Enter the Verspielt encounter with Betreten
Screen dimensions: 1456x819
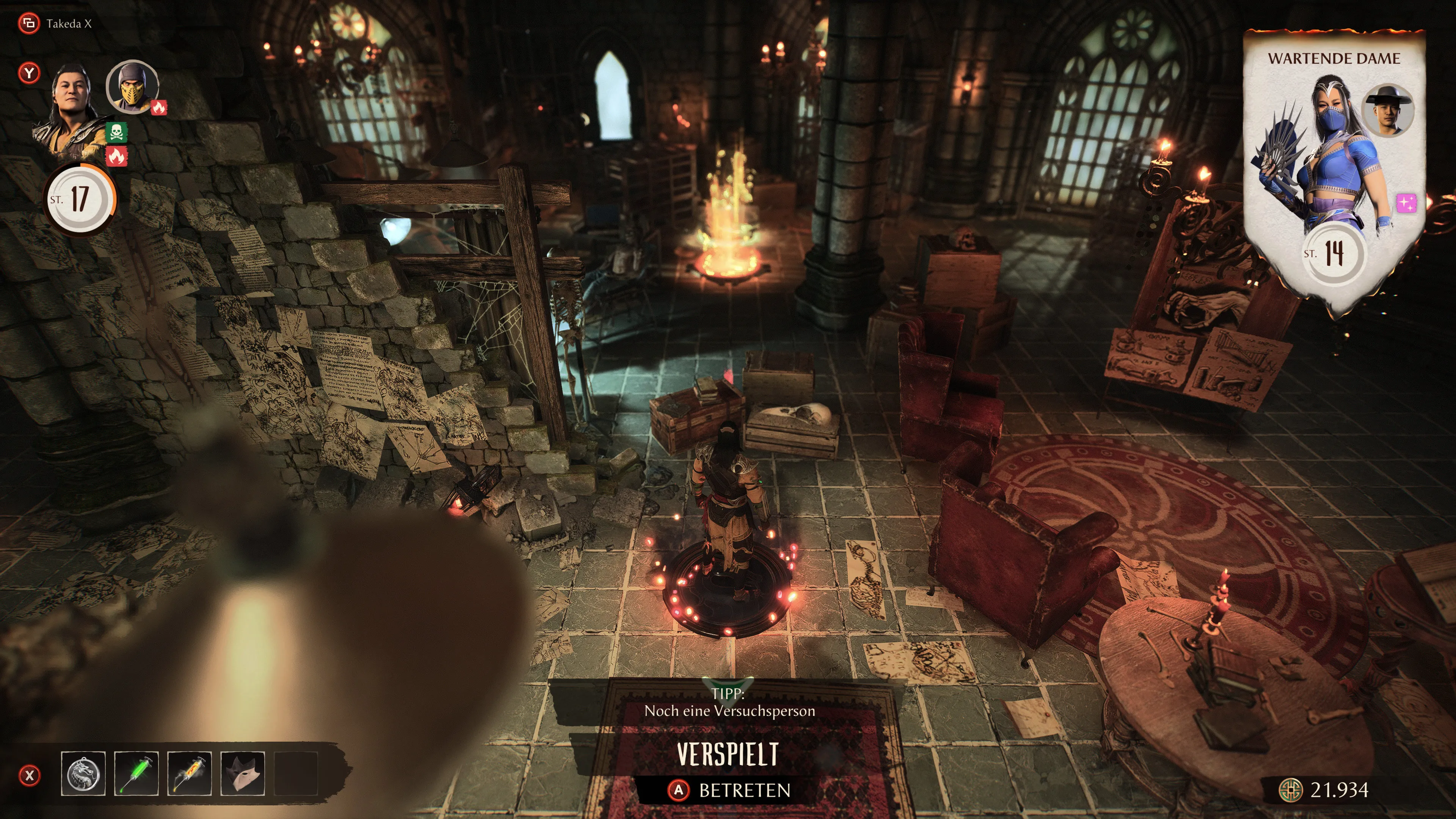[x=729, y=790]
